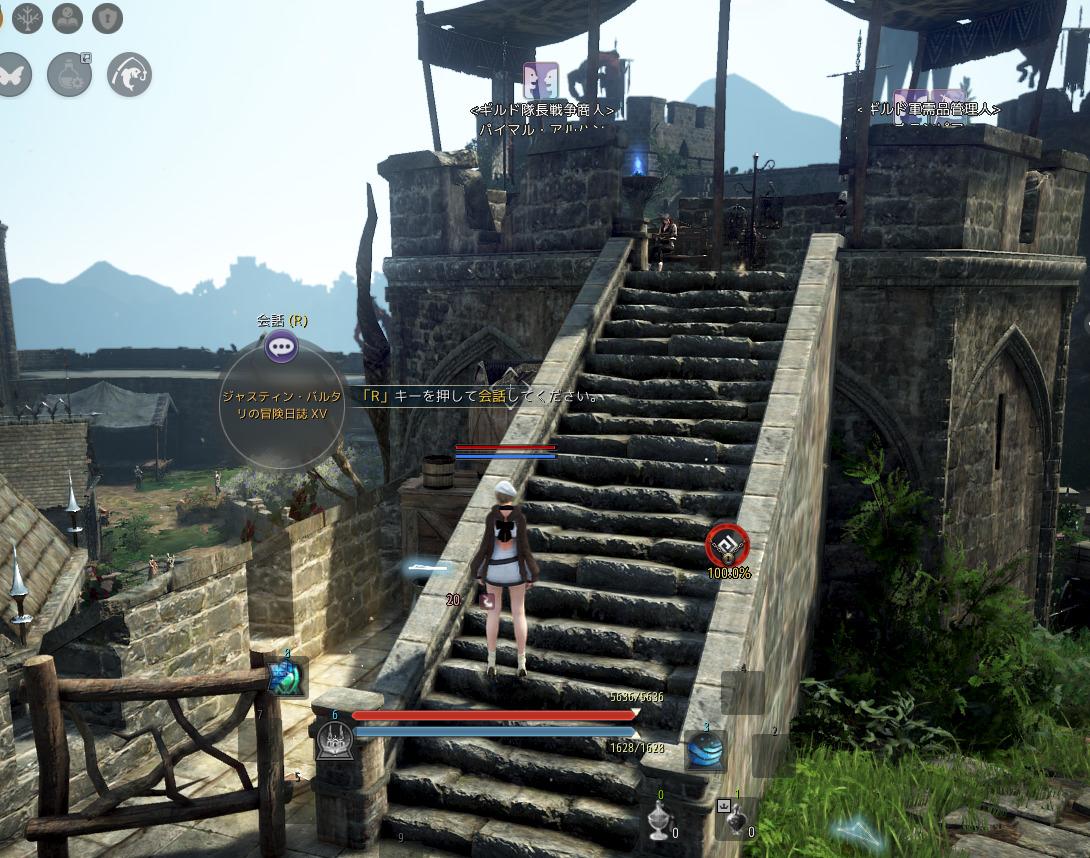Use the blue-green skill in slot 8
The image size is (1090, 858).
(288, 677)
